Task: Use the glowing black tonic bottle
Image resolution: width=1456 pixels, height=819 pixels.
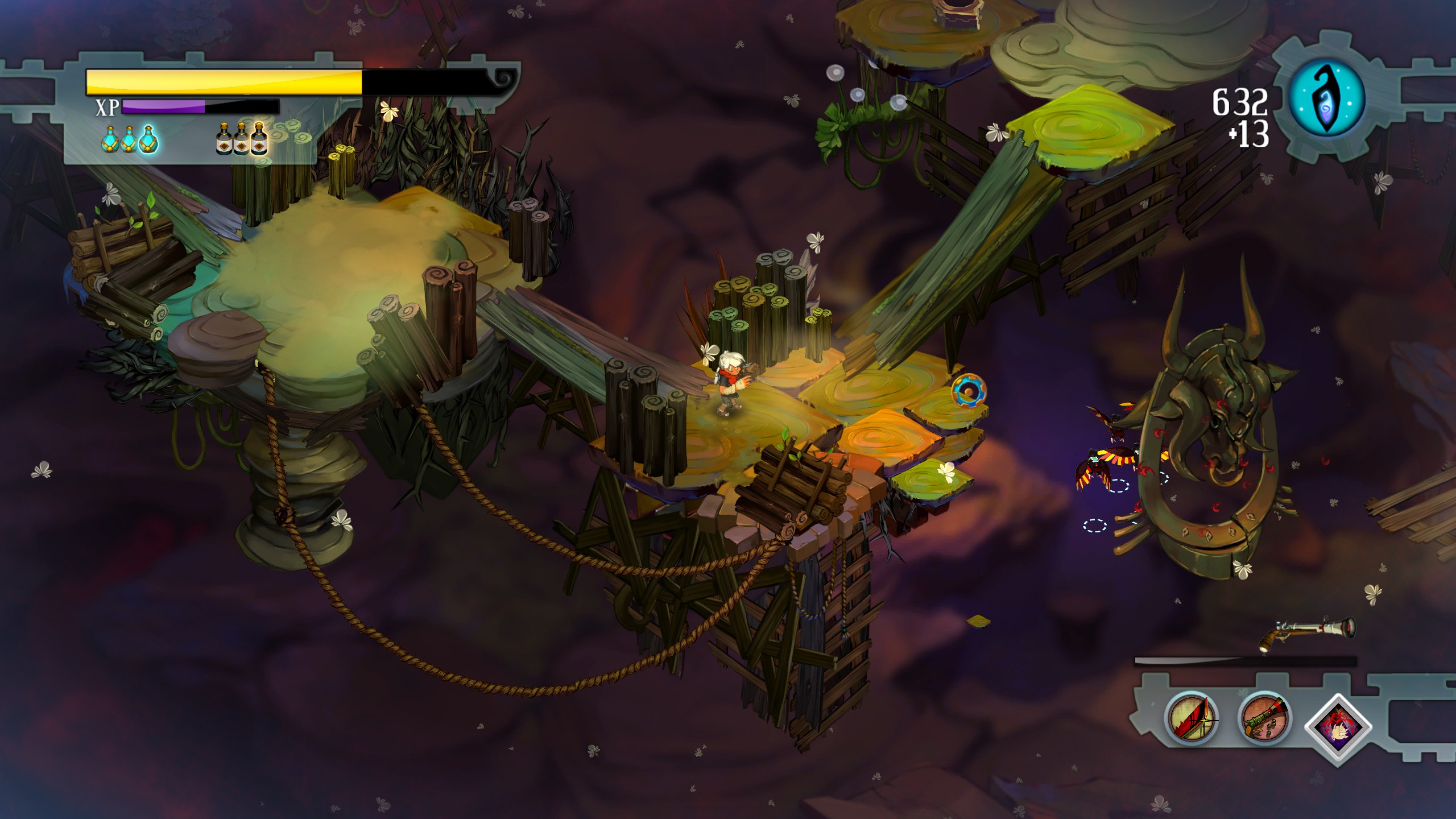Action: pos(259,139)
